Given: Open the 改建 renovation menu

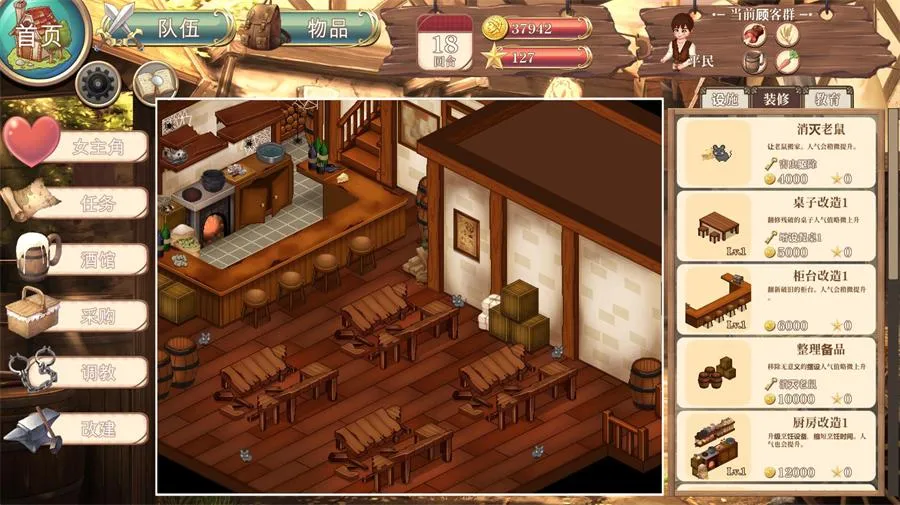Looking at the screenshot, I should pyautogui.click(x=97, y=428).
